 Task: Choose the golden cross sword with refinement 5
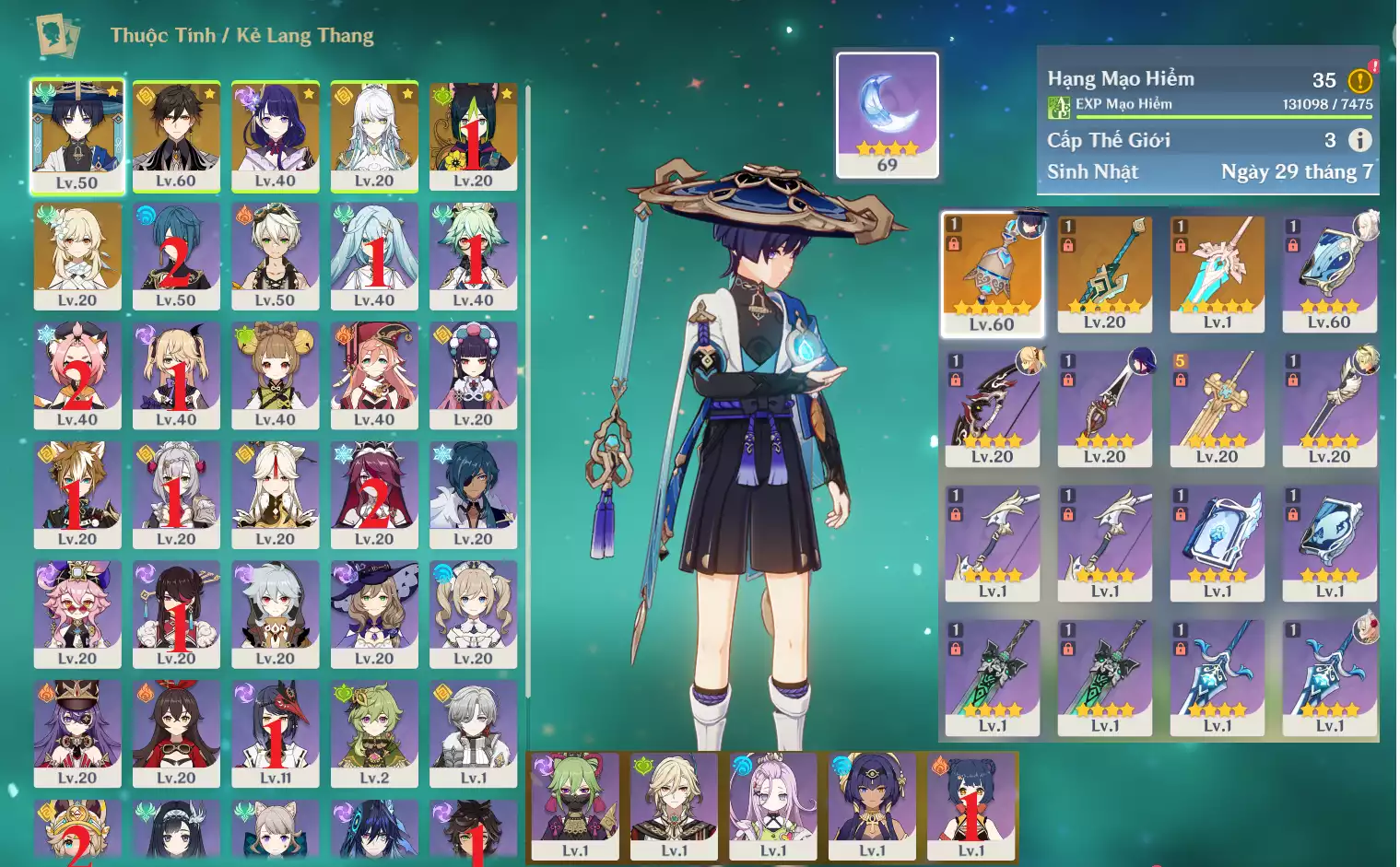(1217, 407)
